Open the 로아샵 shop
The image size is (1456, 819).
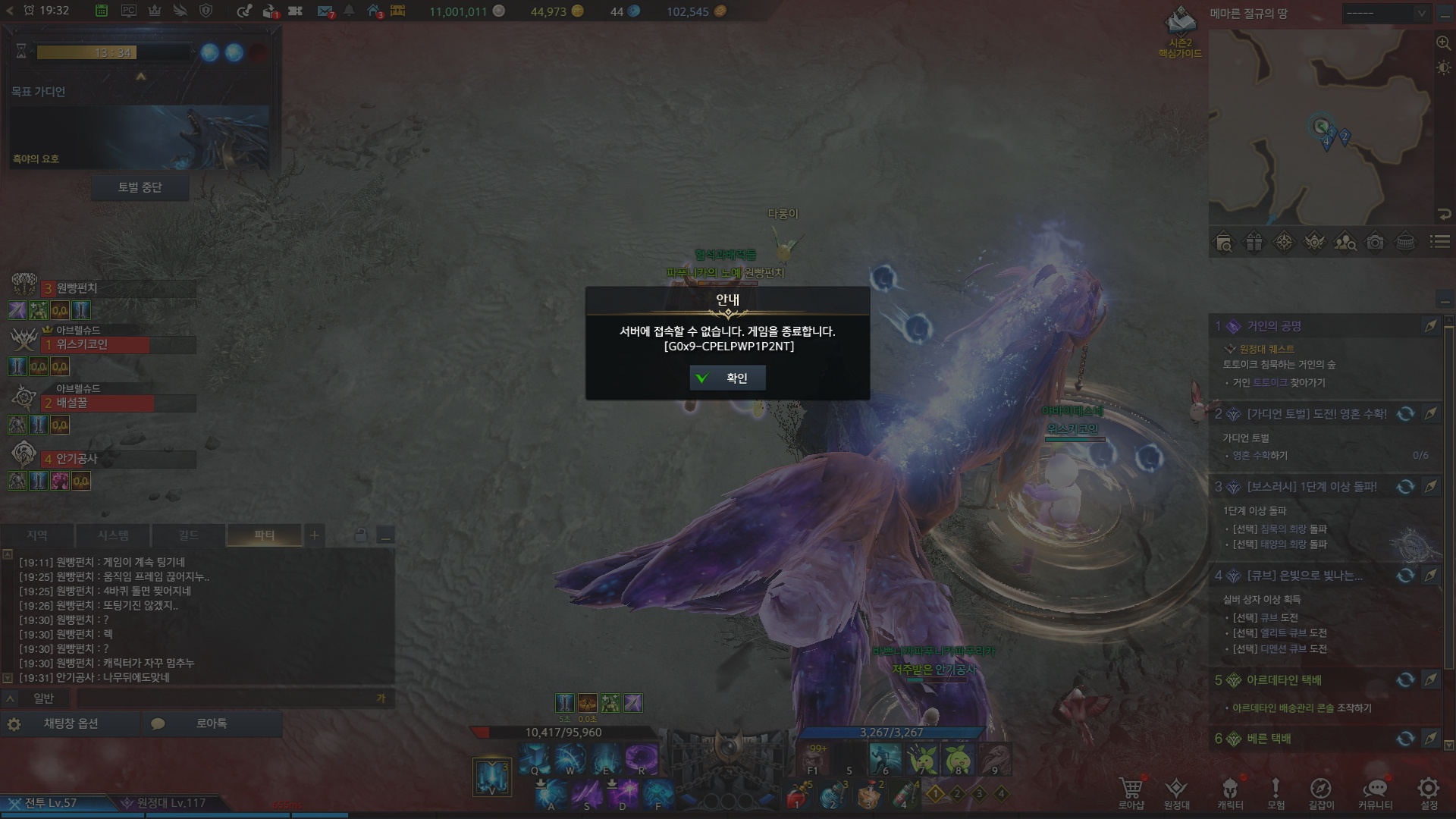1131,792
